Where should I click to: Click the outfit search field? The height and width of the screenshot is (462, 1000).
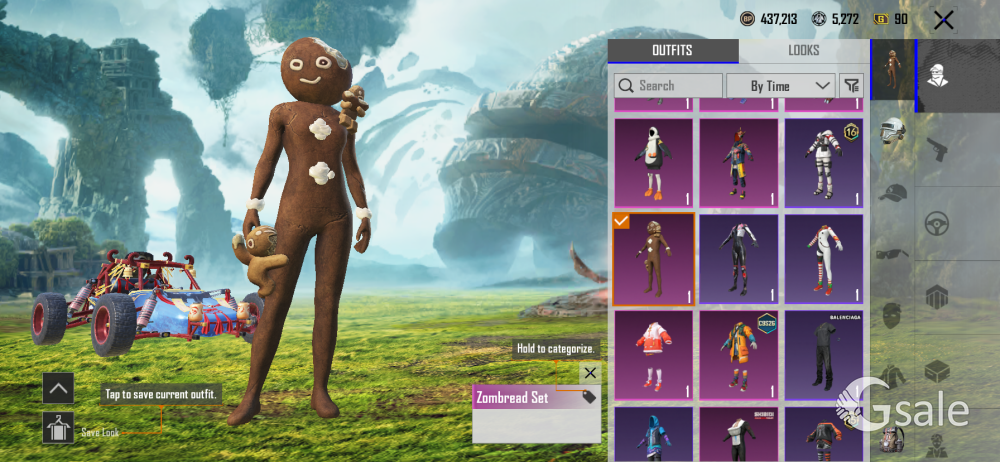[668, 86]
